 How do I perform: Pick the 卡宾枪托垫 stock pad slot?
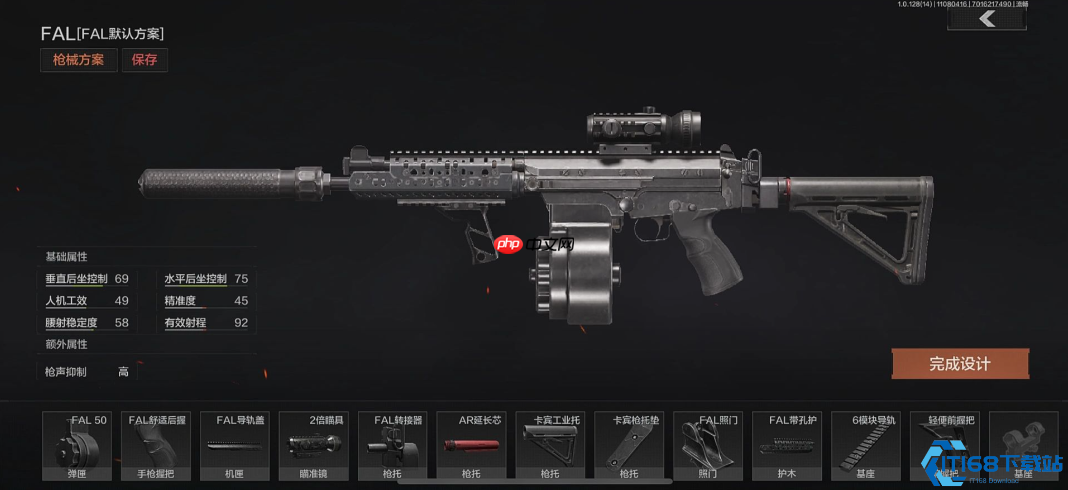coord(629,446)
